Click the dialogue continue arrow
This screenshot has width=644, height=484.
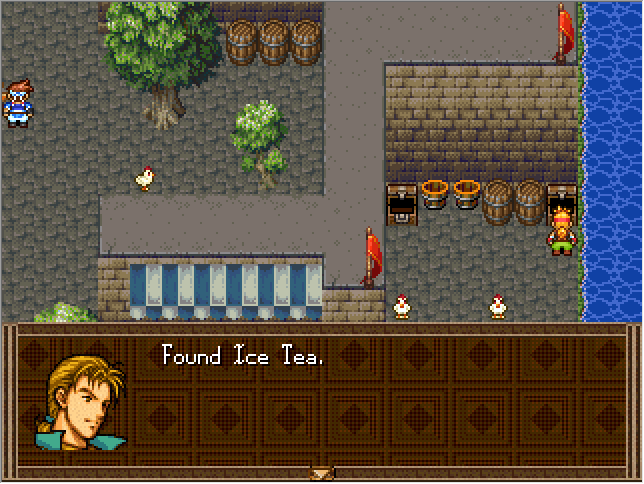(321, 473)
